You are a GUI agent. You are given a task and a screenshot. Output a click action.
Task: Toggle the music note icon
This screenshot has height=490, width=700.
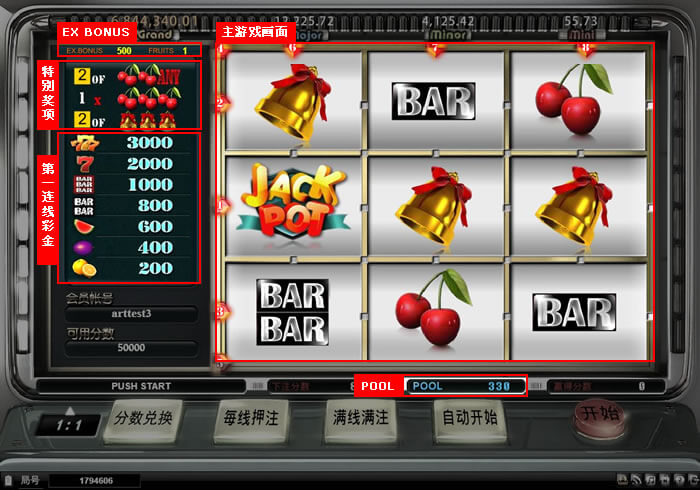pyautogui.click(x=650, y=480)
